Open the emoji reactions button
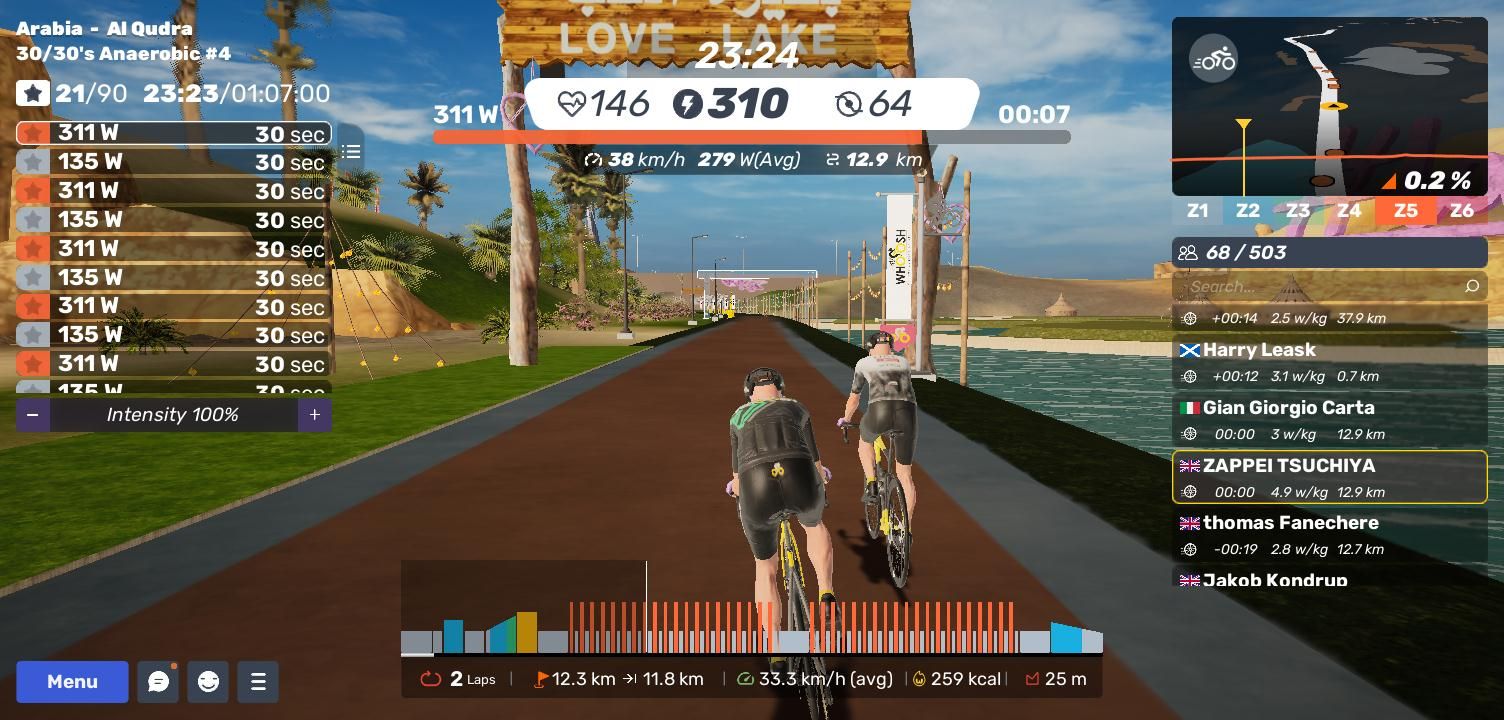This screenshot has height=720, width=1504. click(208, 682)
